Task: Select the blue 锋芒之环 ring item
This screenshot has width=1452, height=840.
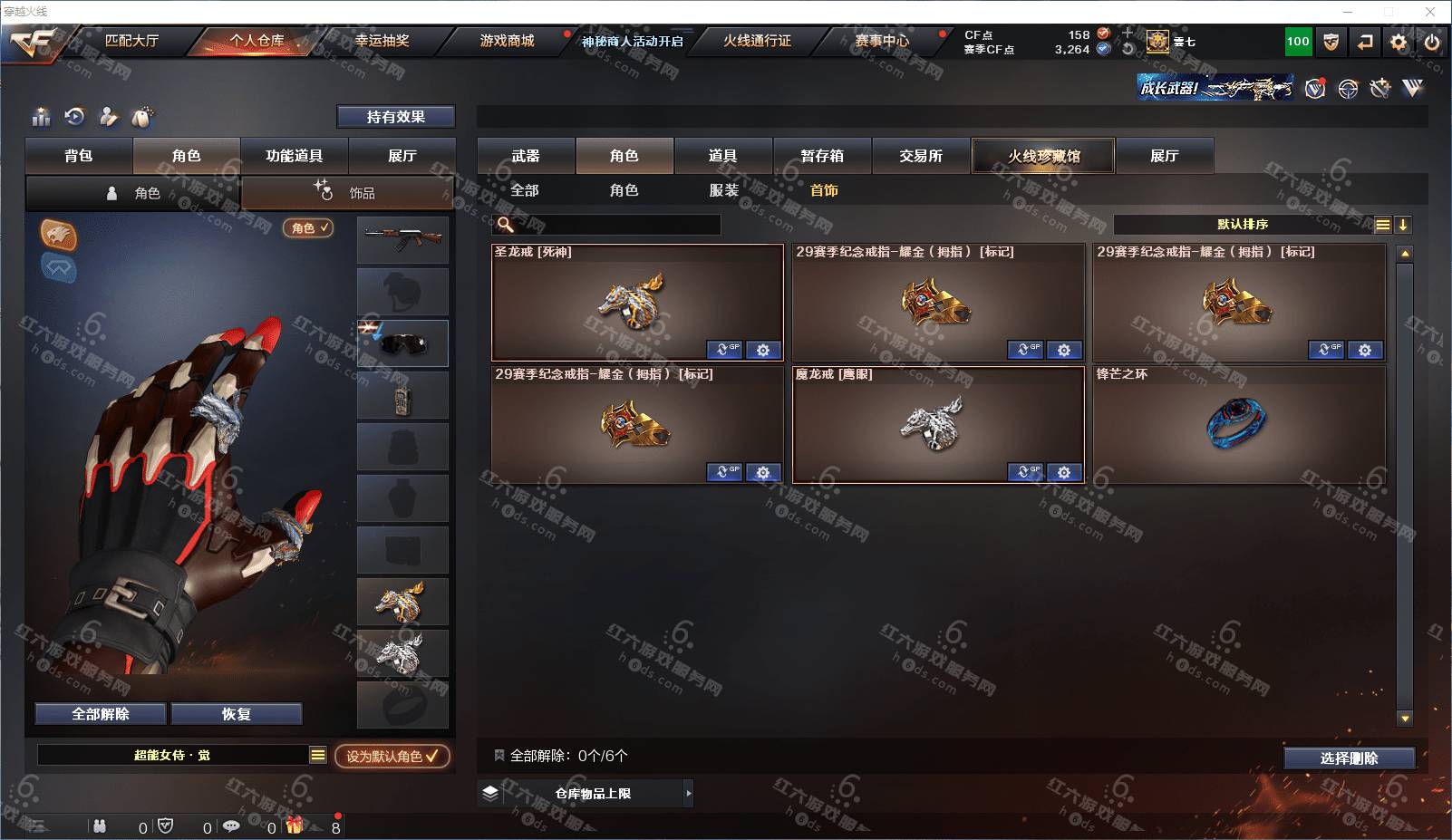Action: (1237, 423)
